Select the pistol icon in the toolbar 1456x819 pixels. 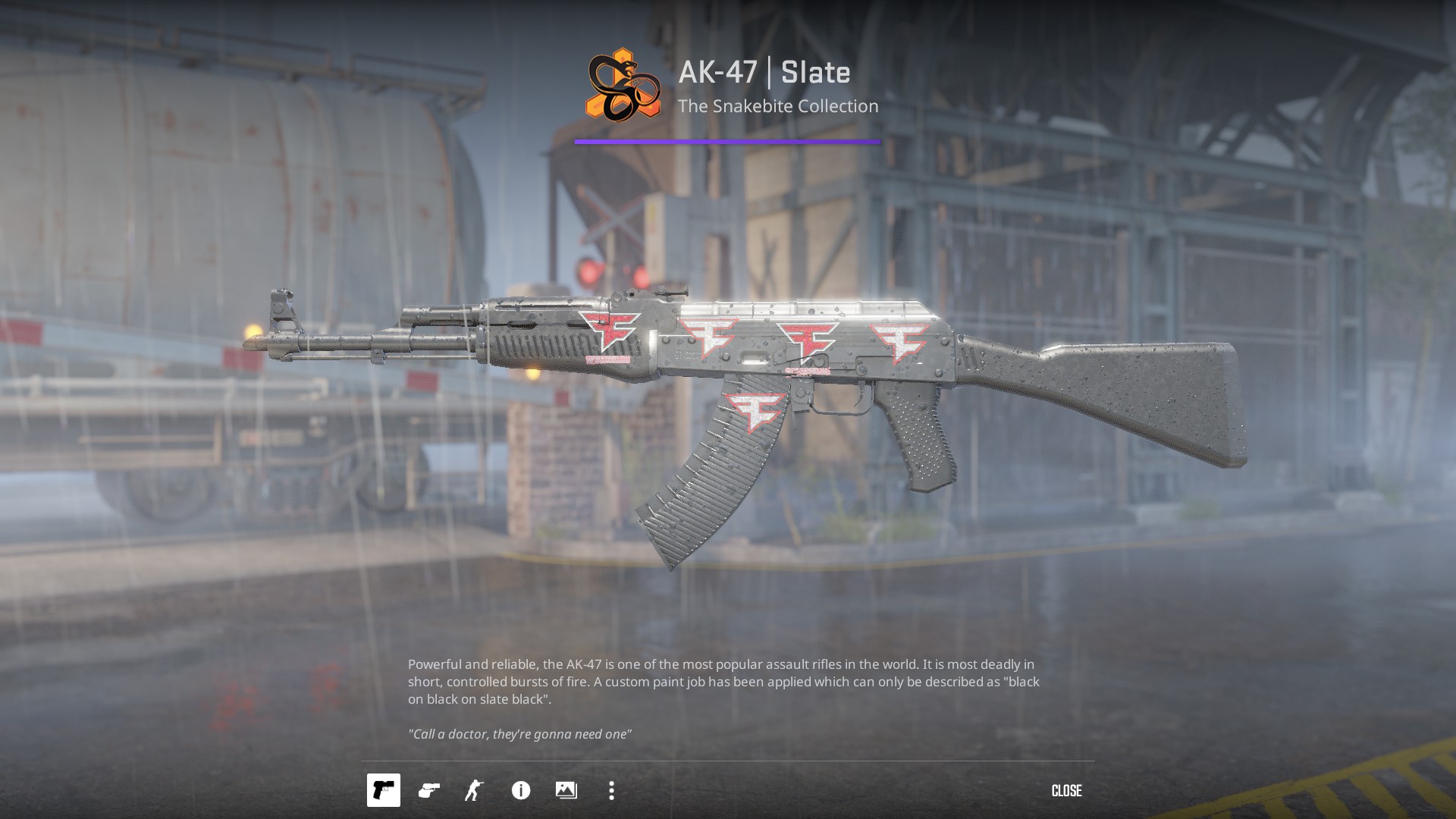(x=428, y=791)
